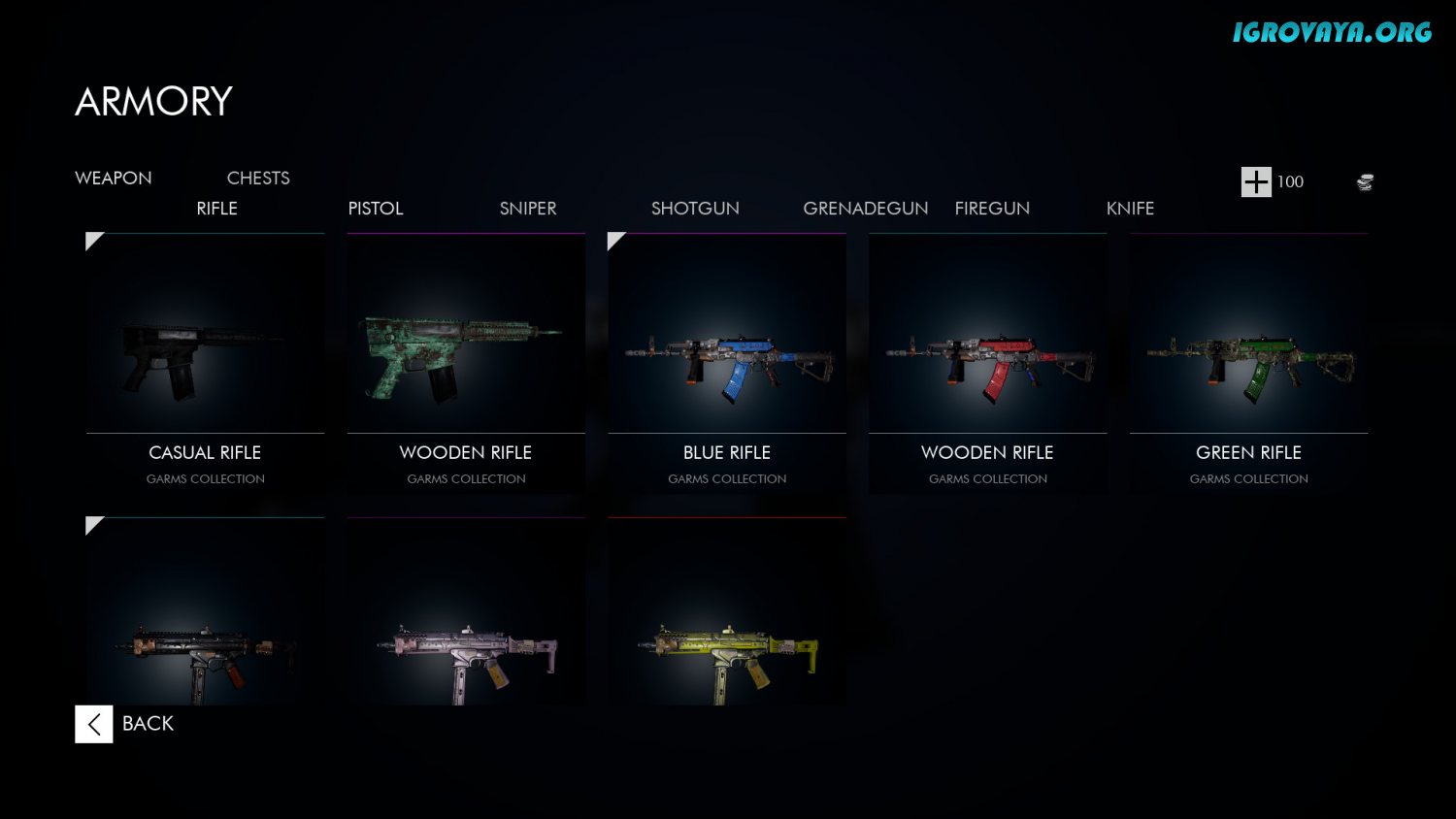Viewport: 1456px width, 819px height.
Task: Select the Rifle category
Action: pos(216,209)
